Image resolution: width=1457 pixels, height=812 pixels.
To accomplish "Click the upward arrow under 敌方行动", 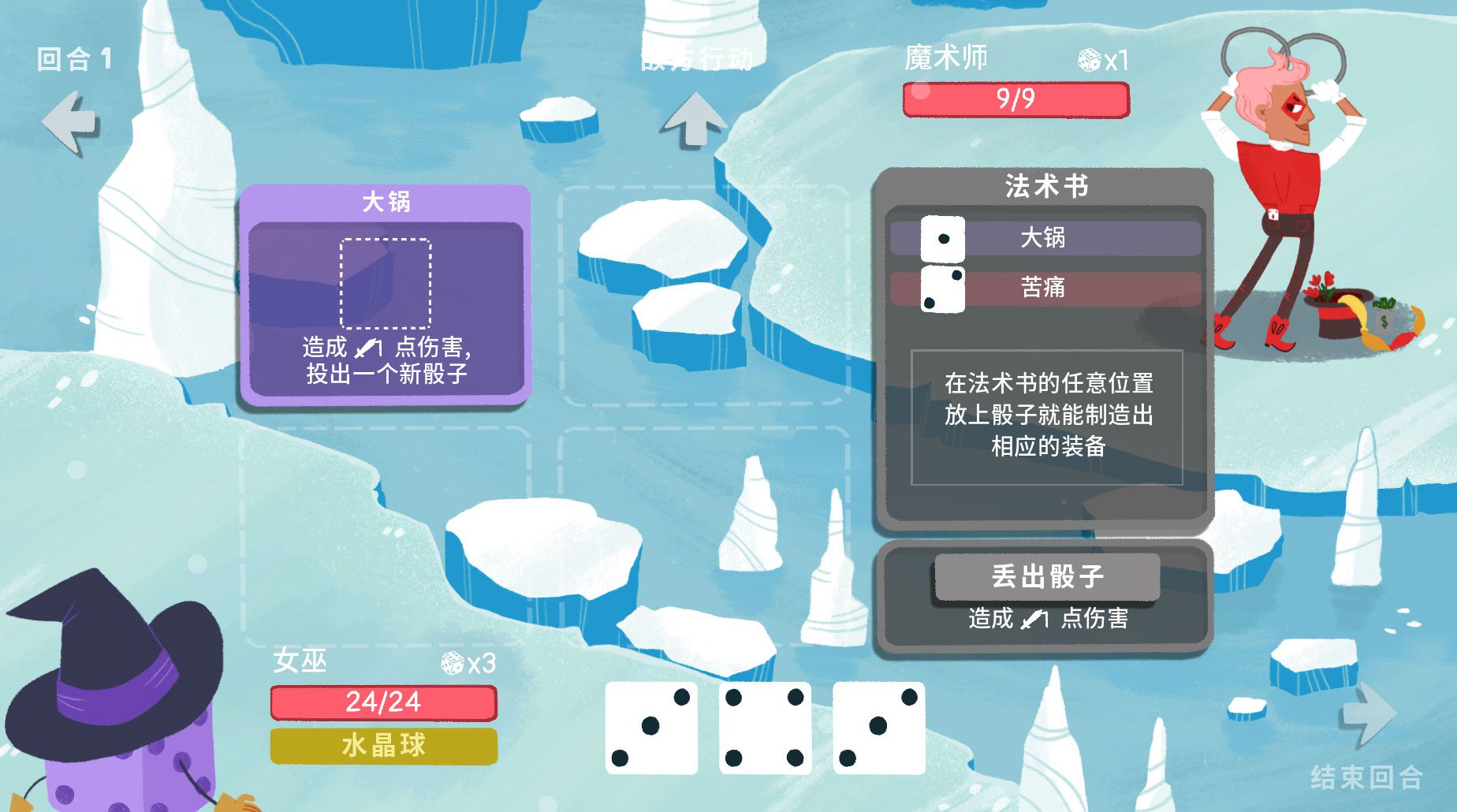I will click(x=694, y=118).
